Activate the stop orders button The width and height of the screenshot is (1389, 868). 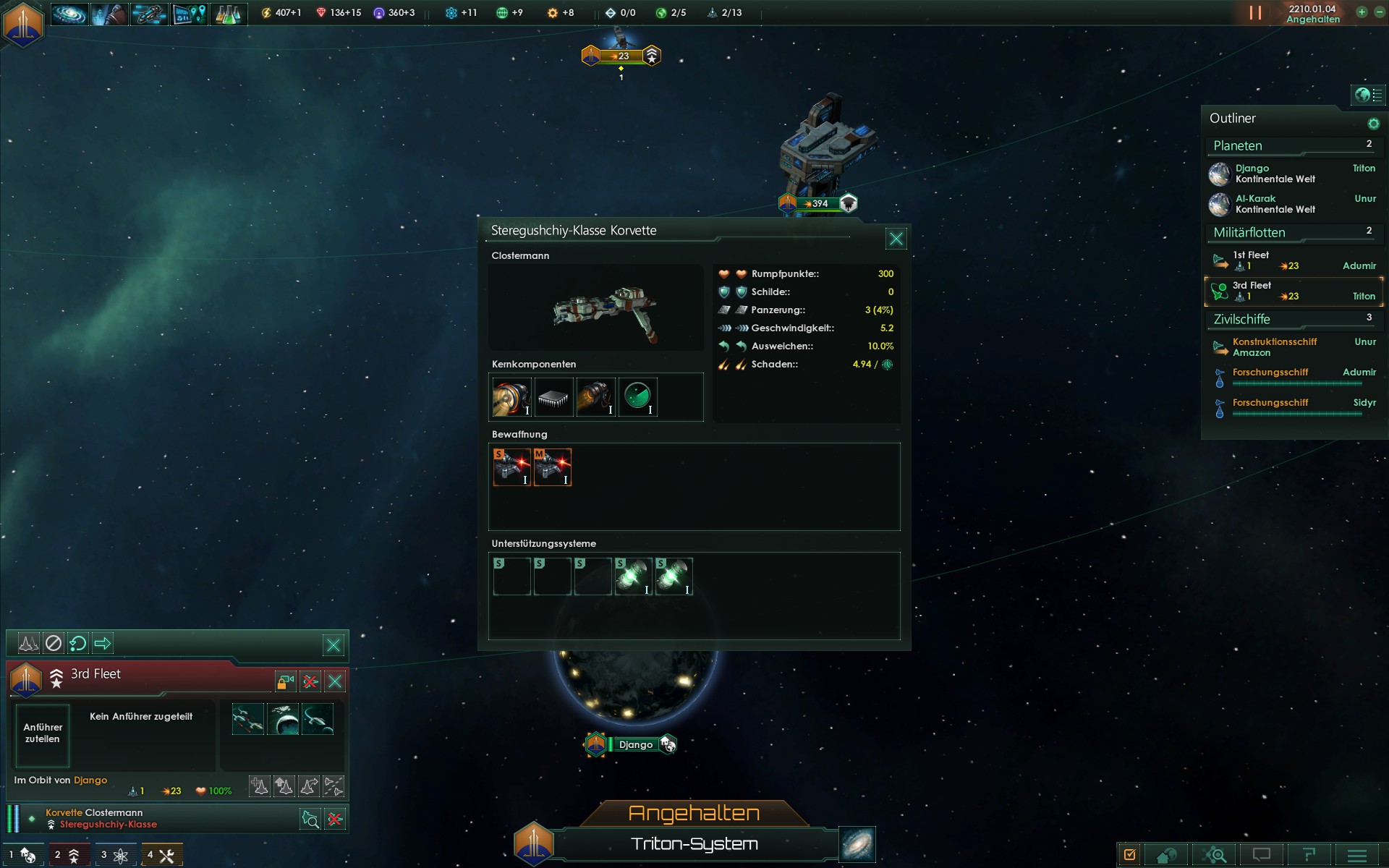pos(54,643)
